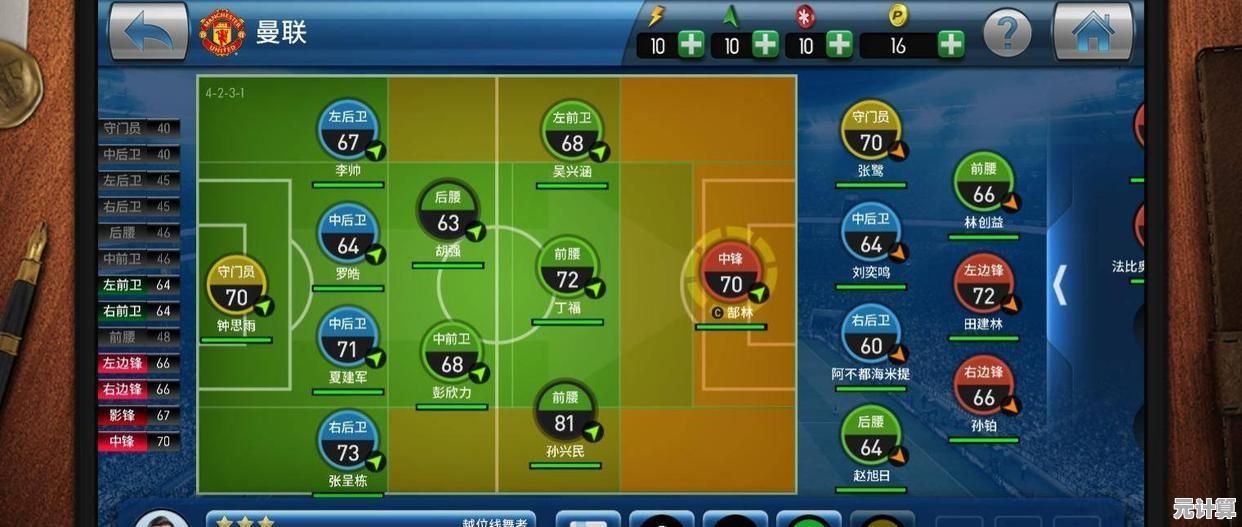This screenshot has height=527, width=1242.
Task: Select the 影锋 67 position row
Action: tap(139, 415)
